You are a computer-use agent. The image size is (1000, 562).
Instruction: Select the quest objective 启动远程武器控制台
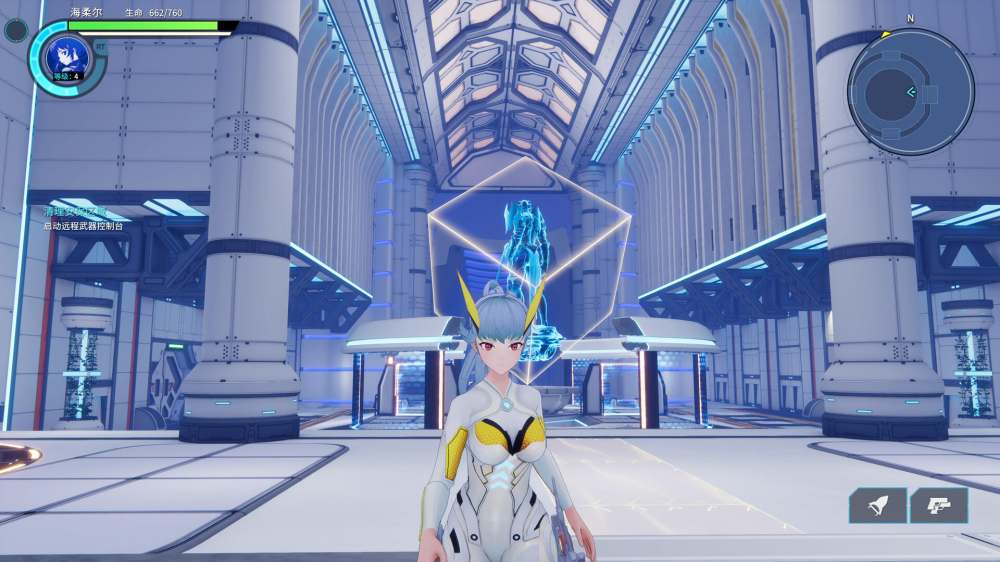84,227
